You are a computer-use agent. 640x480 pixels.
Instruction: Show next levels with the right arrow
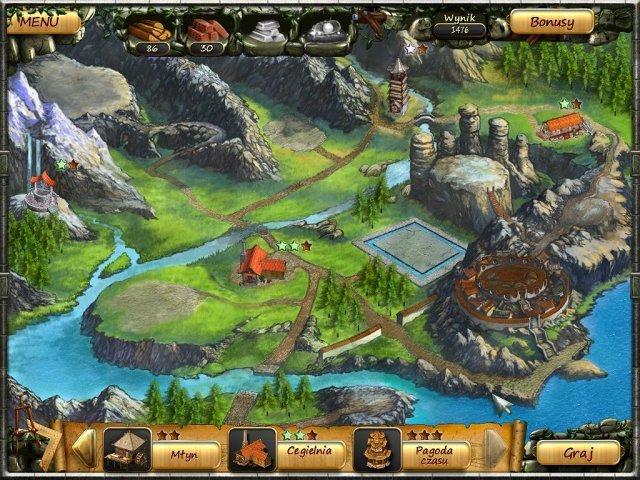pos(495,449)
